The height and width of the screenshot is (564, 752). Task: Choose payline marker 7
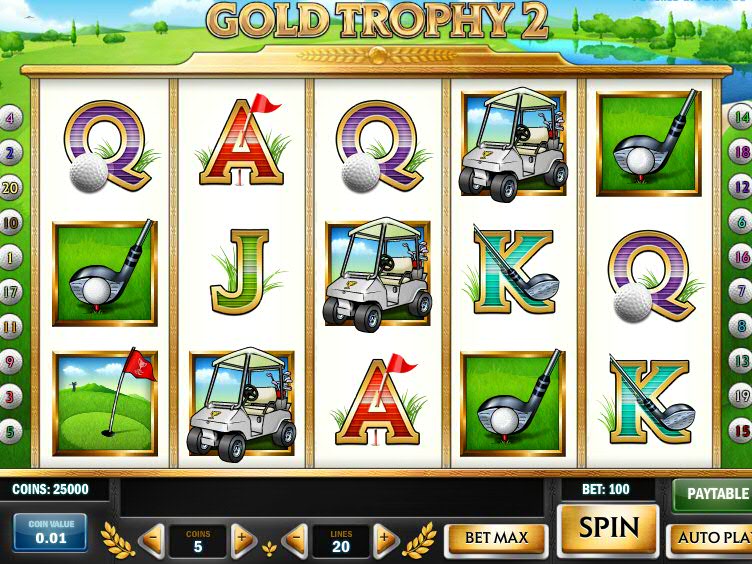pos(741,291)
